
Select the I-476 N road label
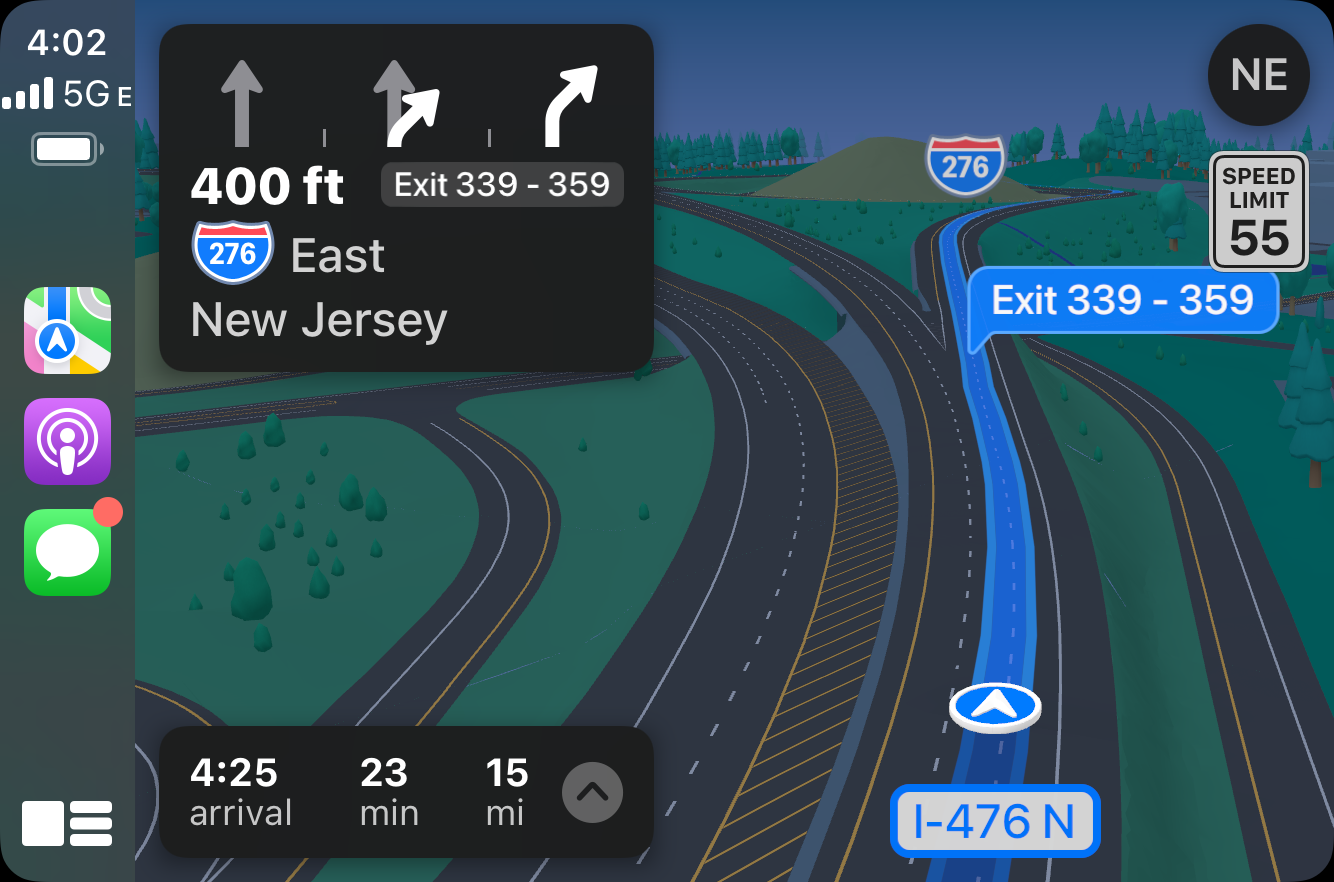(x=994, y=820)
